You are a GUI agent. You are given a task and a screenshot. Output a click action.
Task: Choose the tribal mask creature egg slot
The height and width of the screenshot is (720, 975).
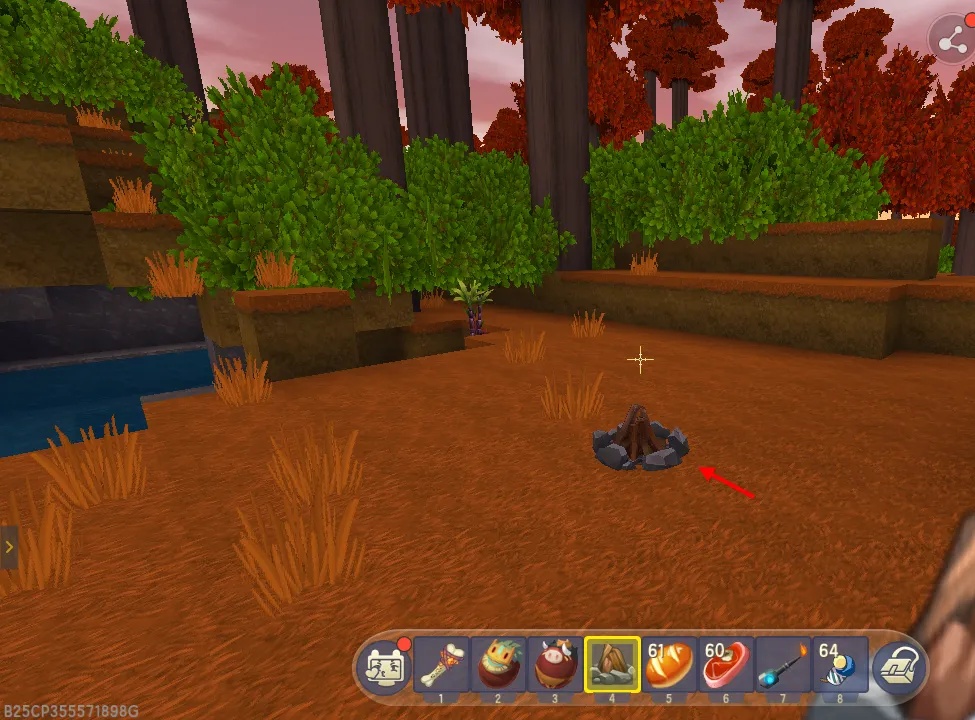point(498,664)
